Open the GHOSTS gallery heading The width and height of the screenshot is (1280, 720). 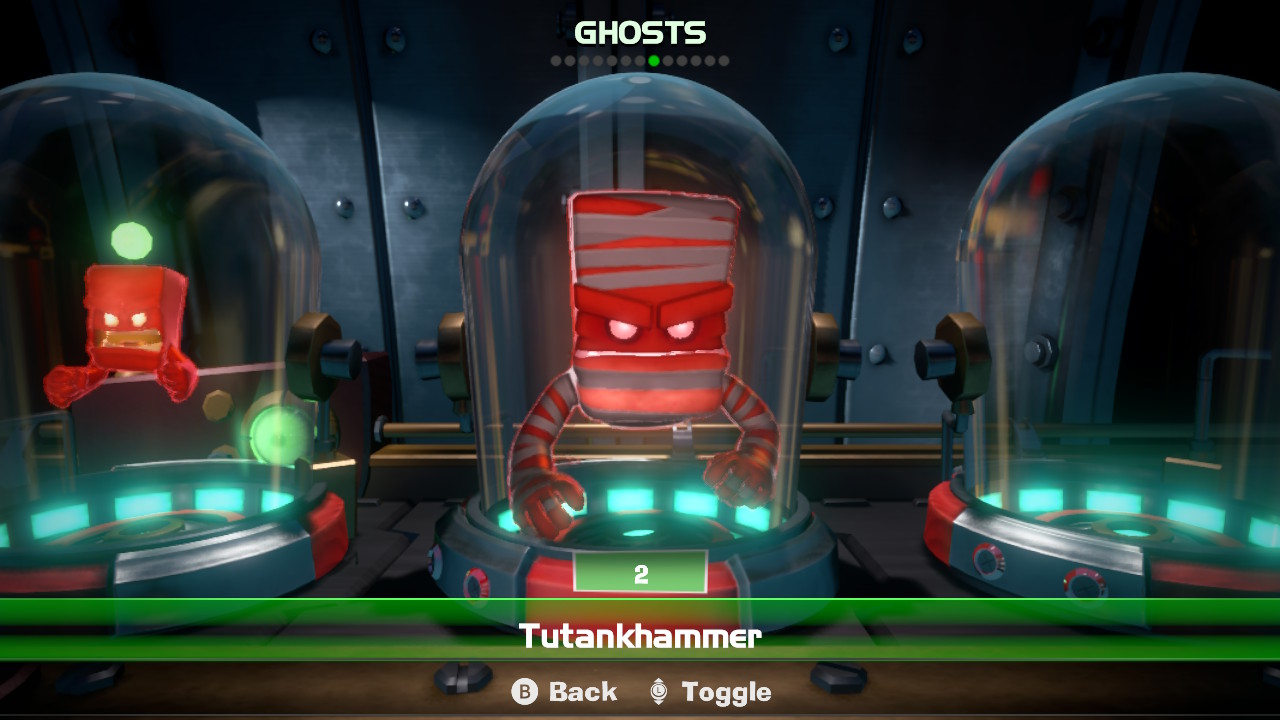(x=638, y=33)
